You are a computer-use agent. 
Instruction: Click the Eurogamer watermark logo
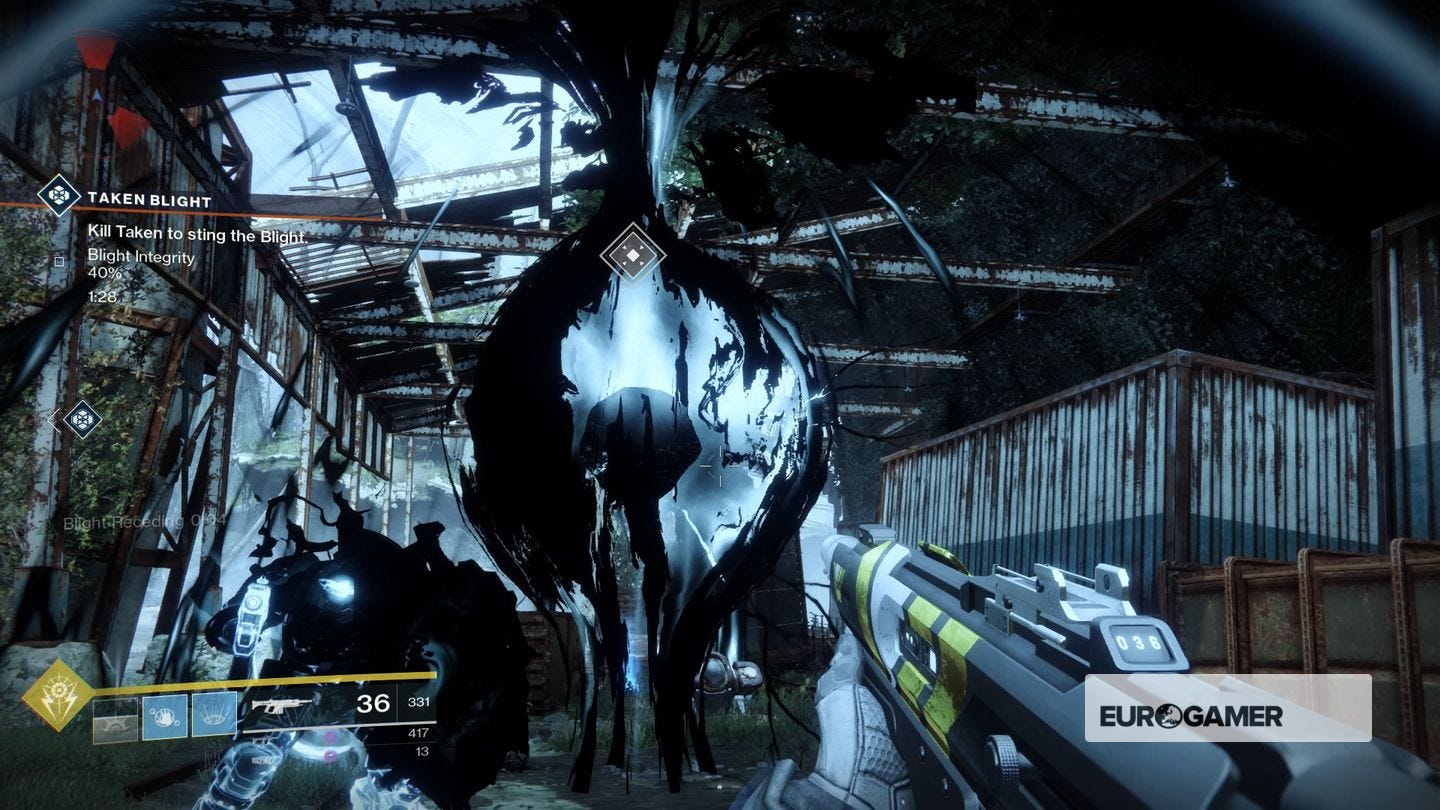pyautogui.click(x=1190, y=715)
